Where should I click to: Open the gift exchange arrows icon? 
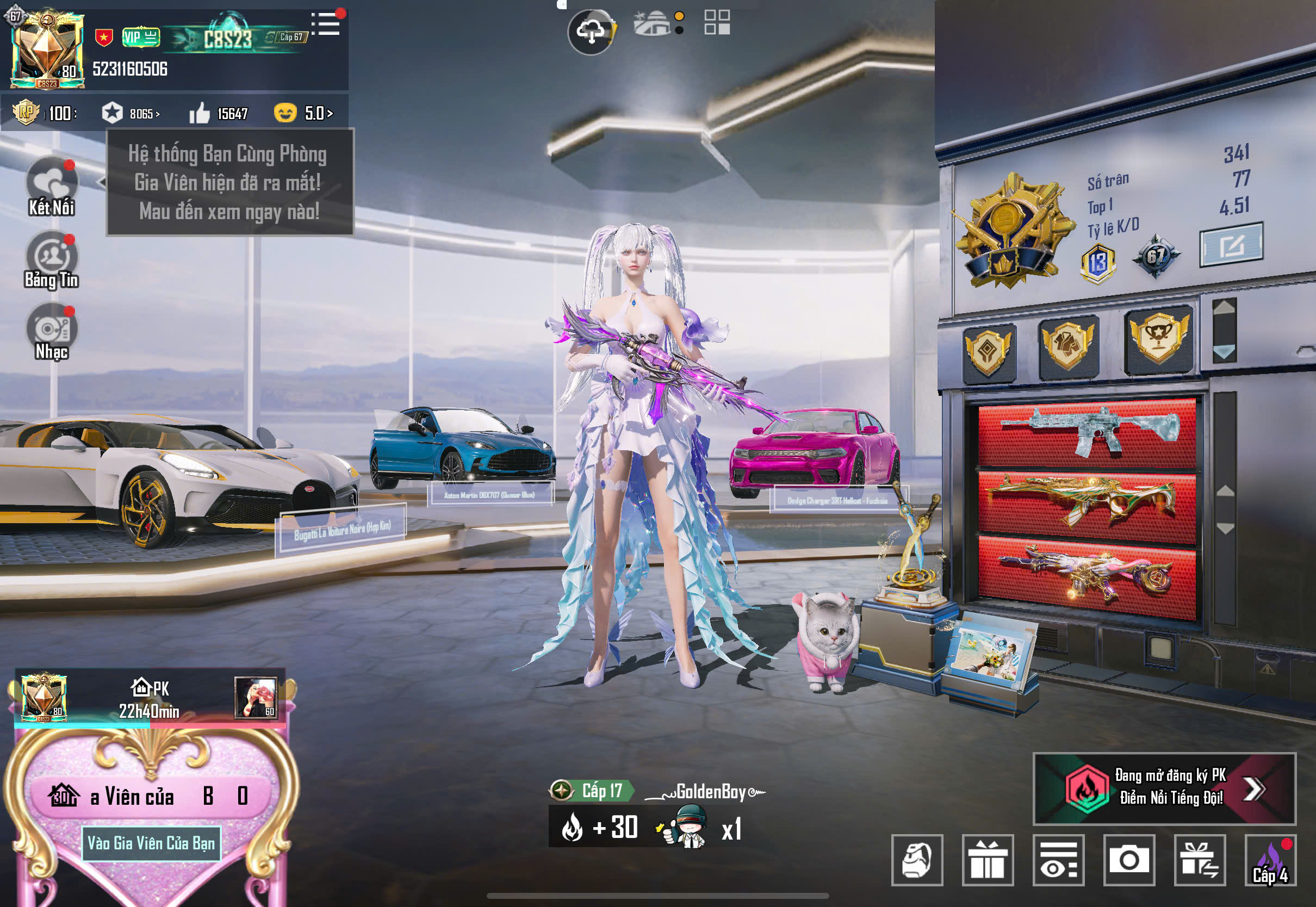click(1200, 860)
